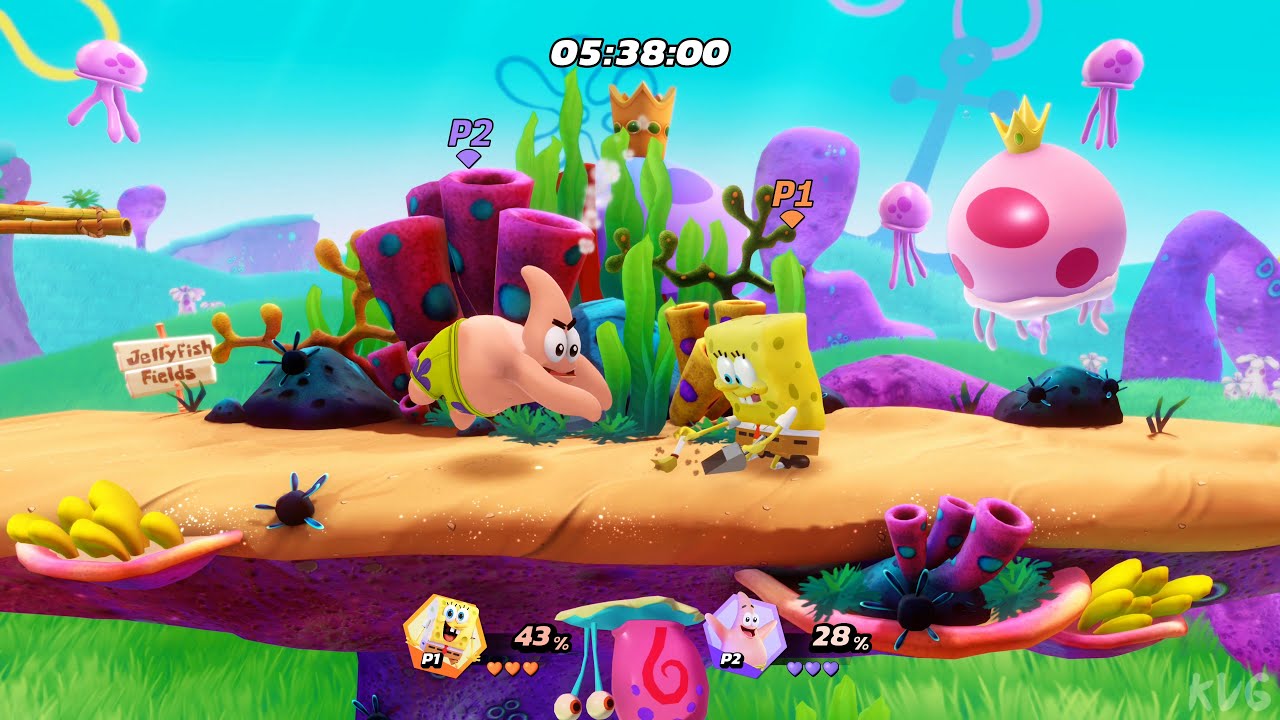Click the last purple heart under Patrick's portrait

(830, 670)
